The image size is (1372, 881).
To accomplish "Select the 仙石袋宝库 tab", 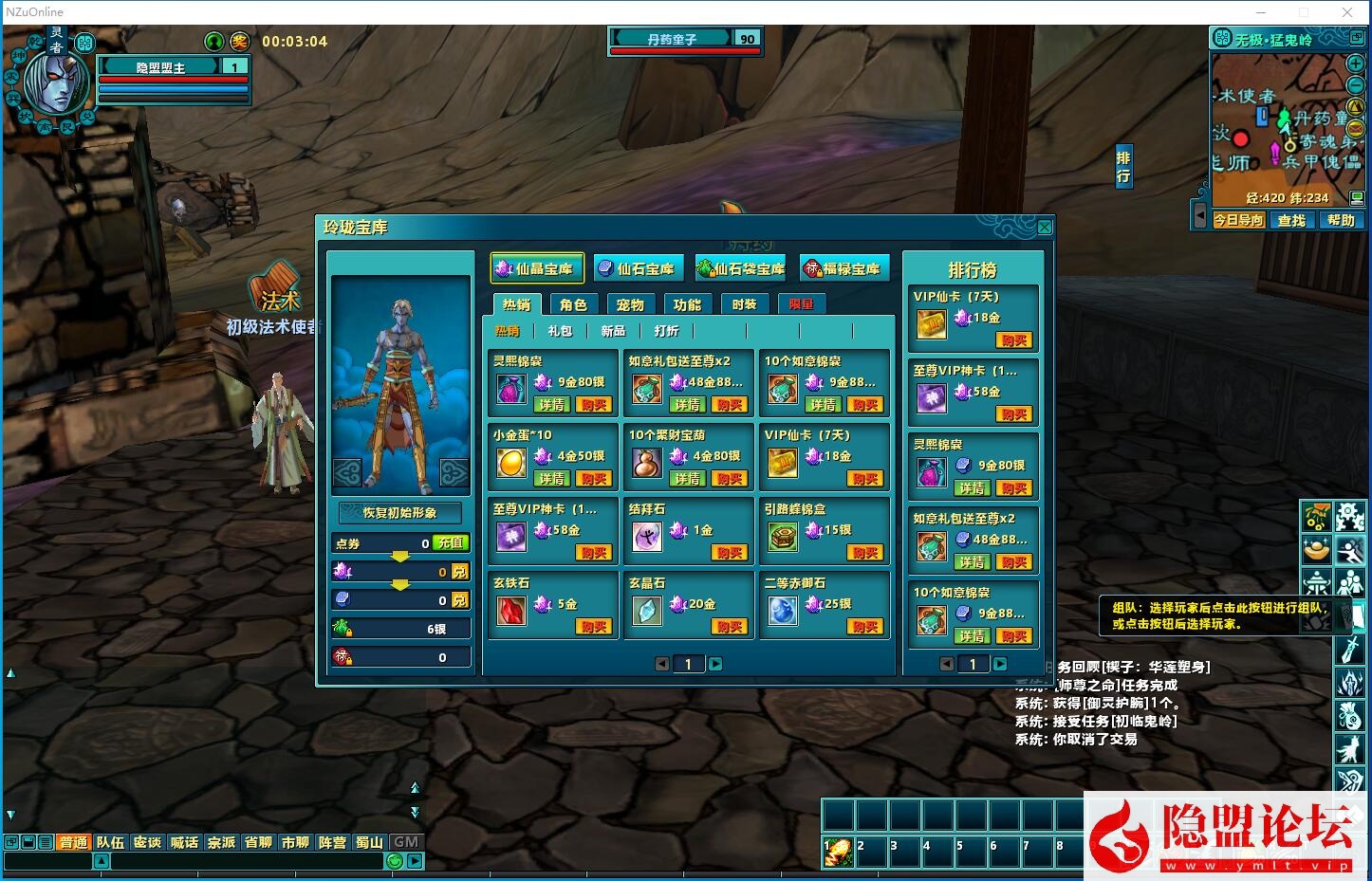I will tap(741, 269).
